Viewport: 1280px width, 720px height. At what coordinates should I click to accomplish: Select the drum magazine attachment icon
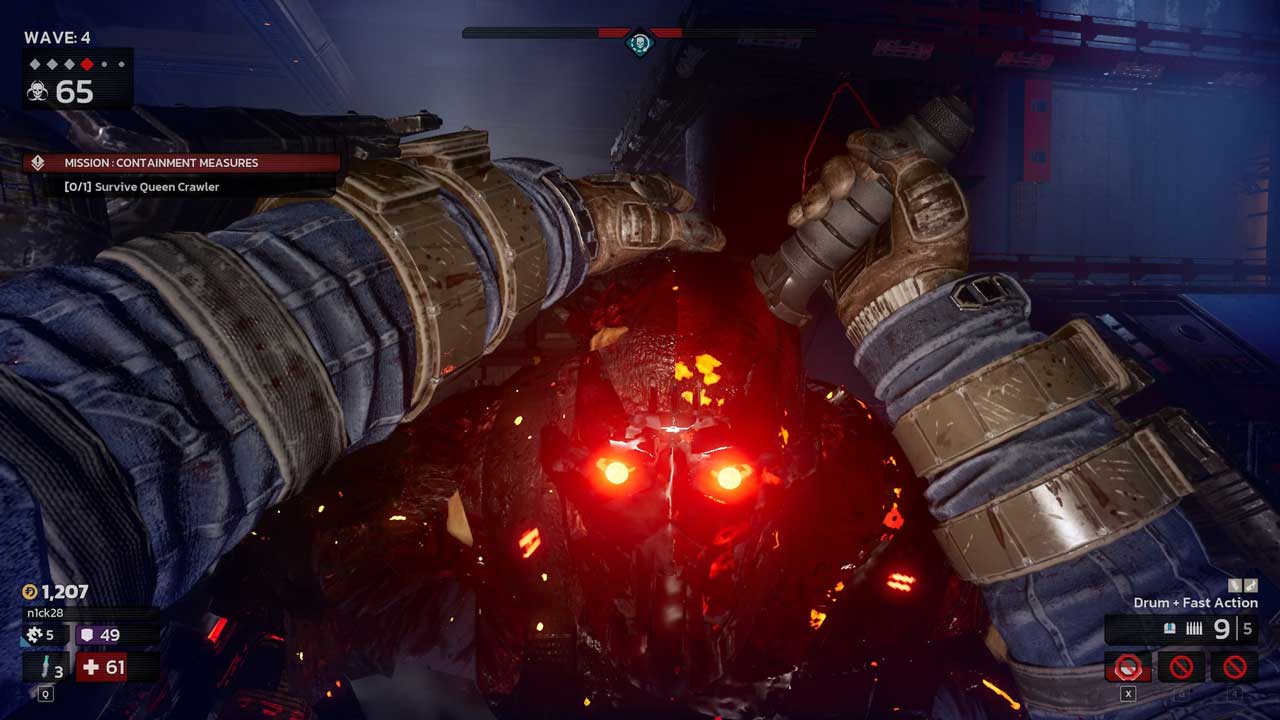[1233, 585]
